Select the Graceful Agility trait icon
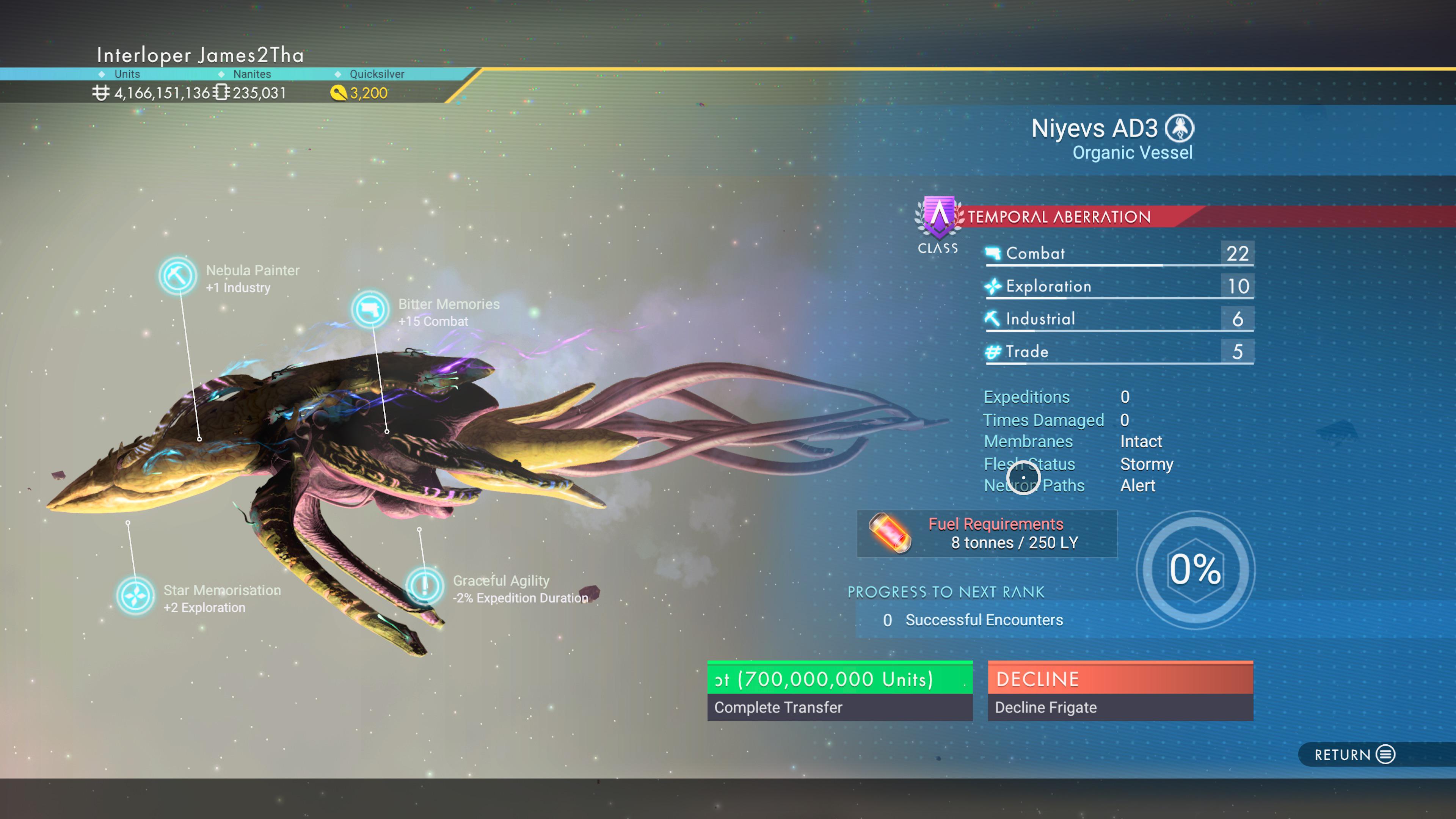 (425, 585)
